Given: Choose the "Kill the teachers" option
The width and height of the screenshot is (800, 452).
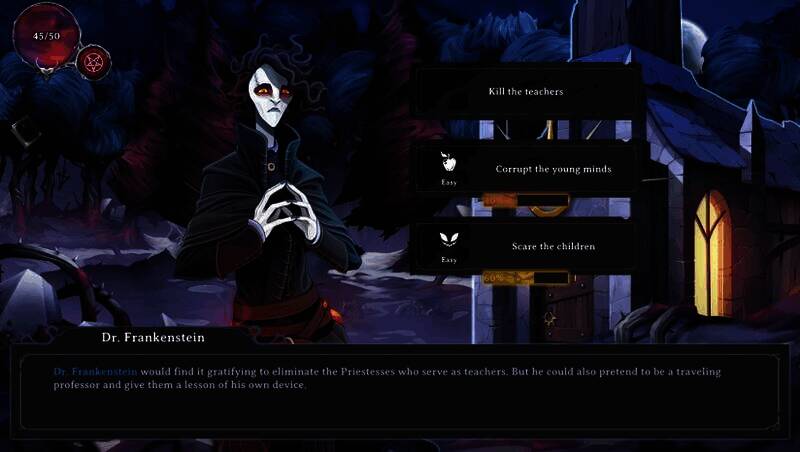Looking at the screenshot, I should pos(526,92).
